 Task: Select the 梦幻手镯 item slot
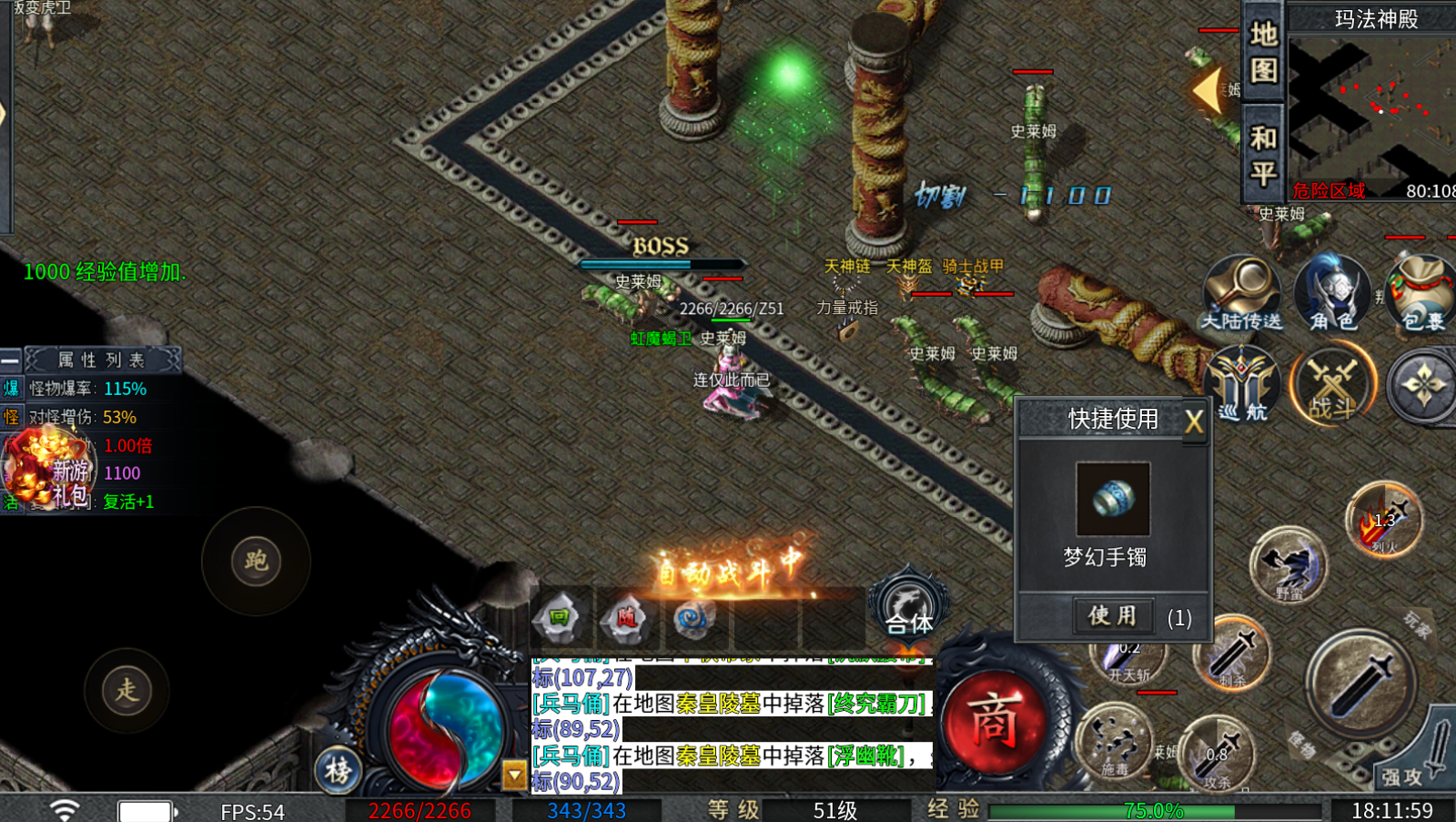tap(1113, 499)
